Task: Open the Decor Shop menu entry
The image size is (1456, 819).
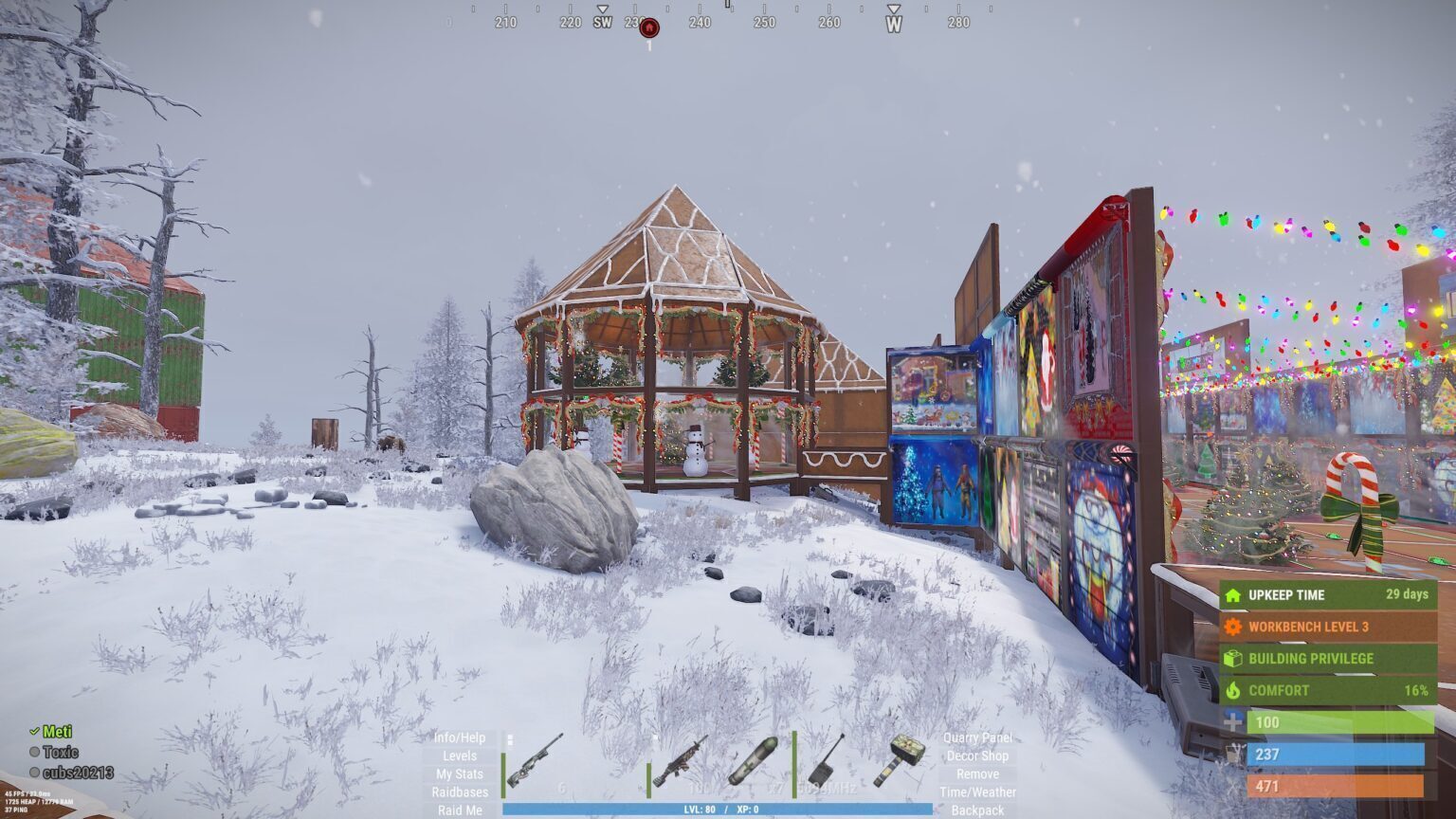Action: tap(977, 755)
